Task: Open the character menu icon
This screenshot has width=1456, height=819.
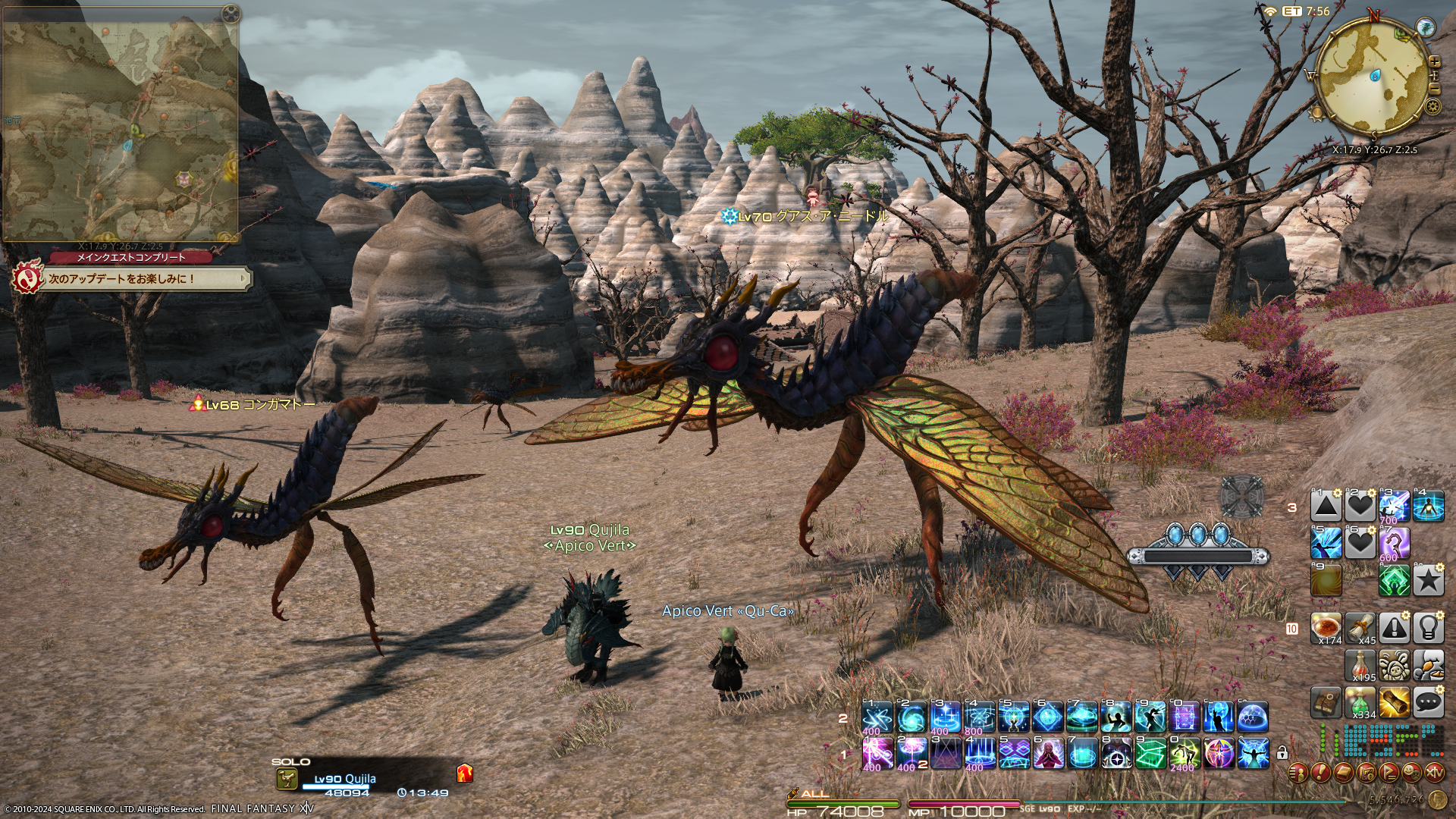Action: (1299, 773)
